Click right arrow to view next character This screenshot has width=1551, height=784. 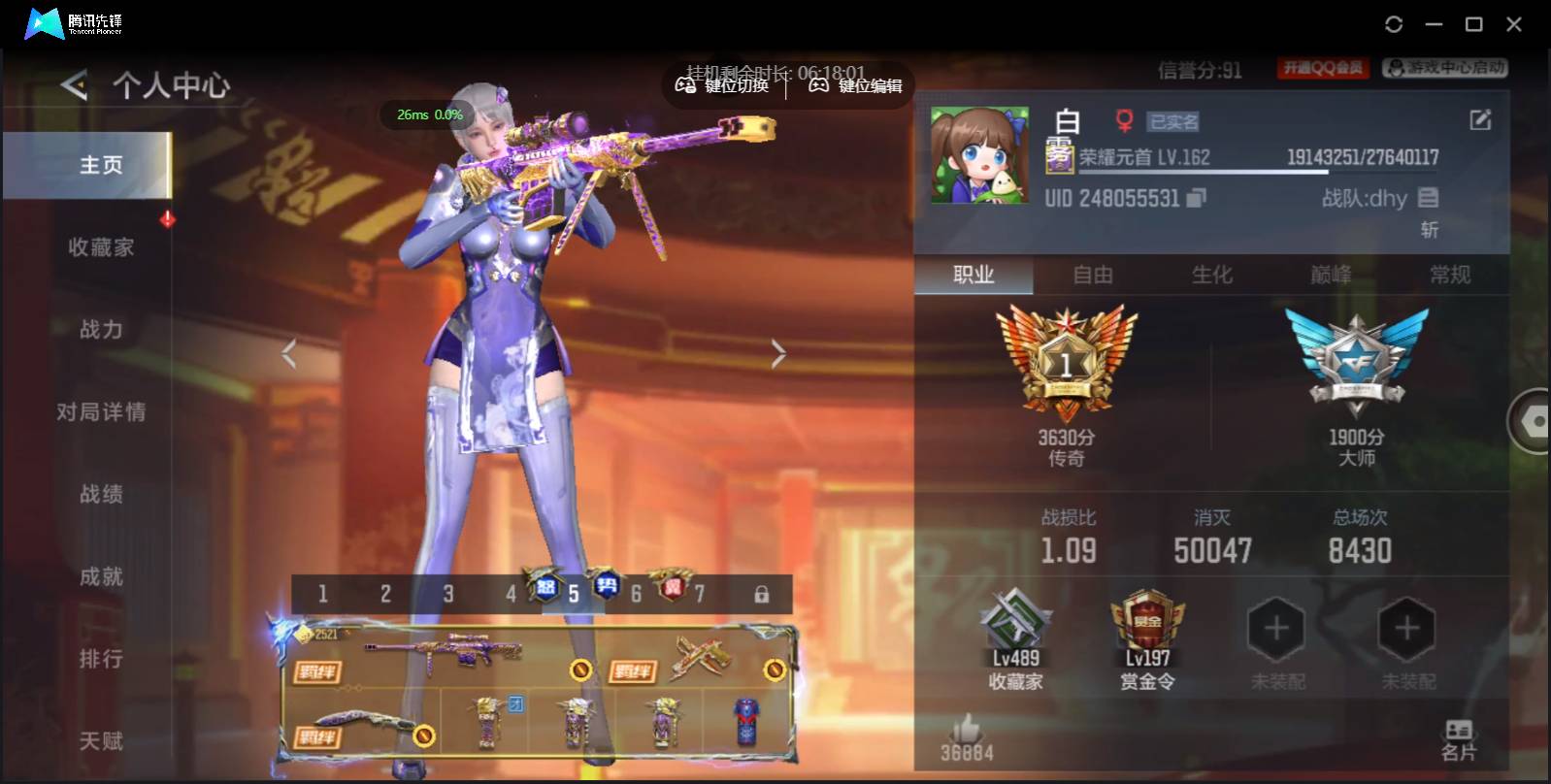778,351
